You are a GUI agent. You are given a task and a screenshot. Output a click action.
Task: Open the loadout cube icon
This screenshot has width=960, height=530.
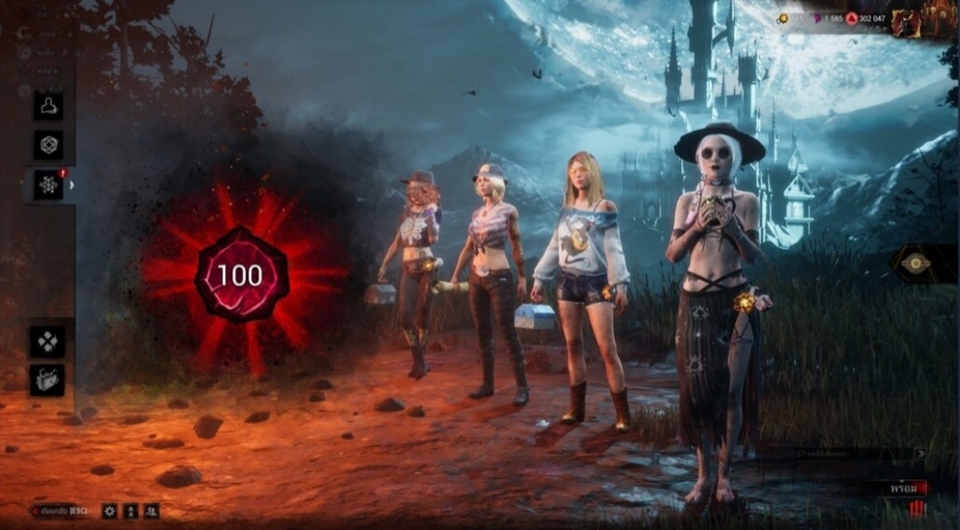click(48, 145)
